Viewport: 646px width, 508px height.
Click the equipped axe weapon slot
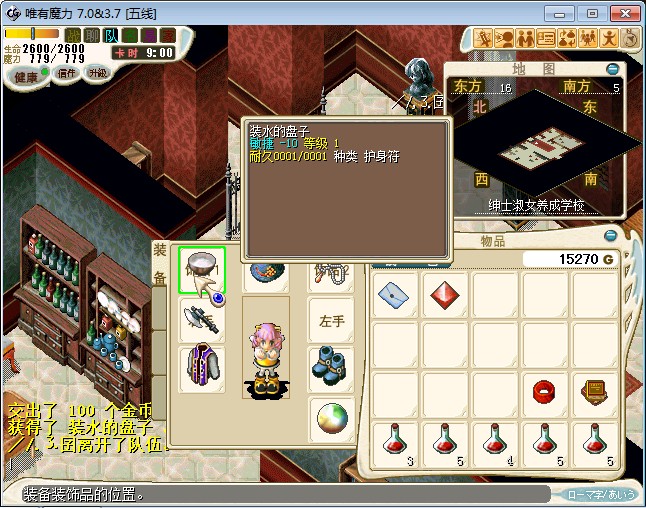(x=201, y=319)
